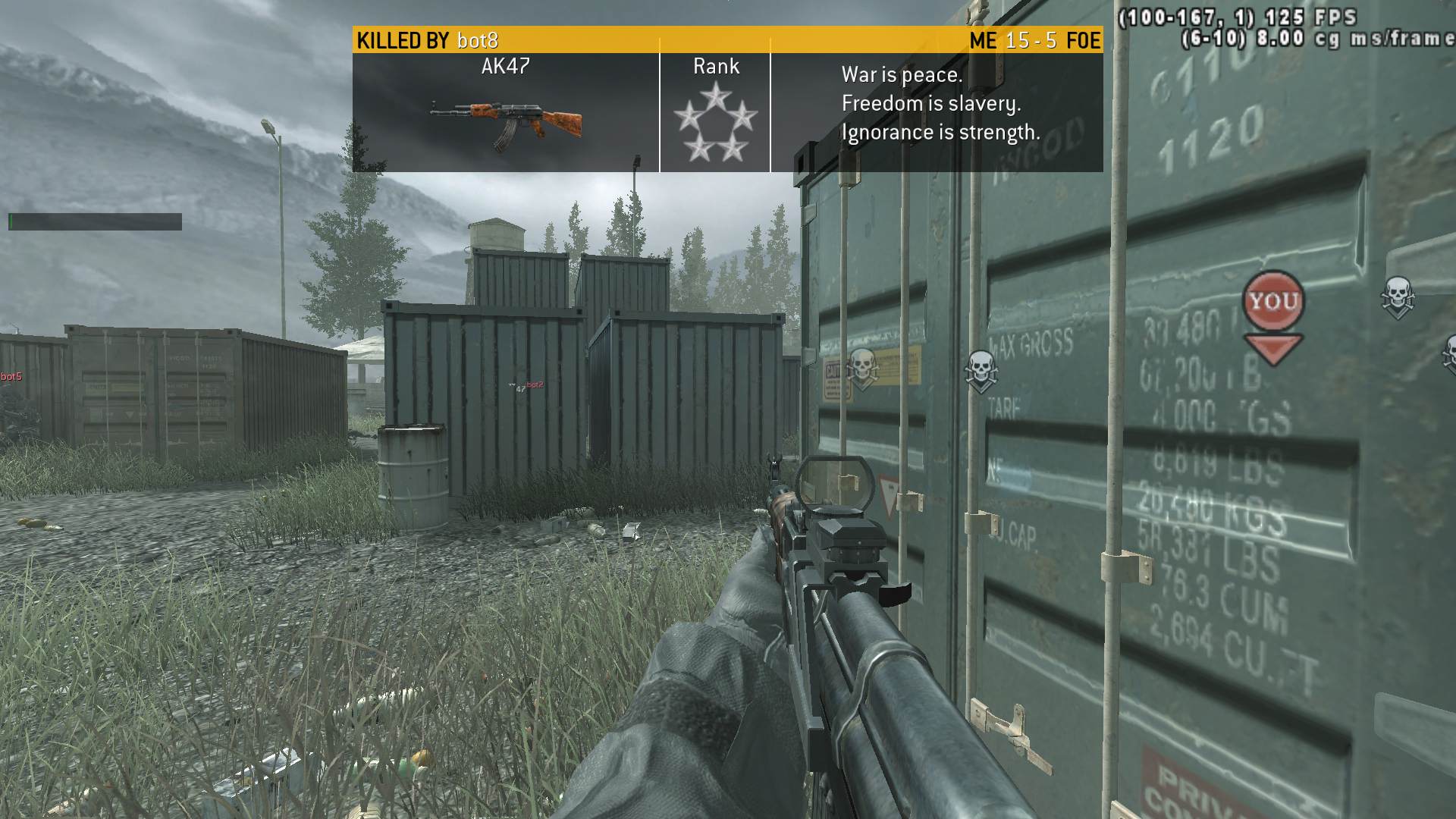Click the AK47 weapon image in the kill panel
Screen dimensions: 1456x819
[506, 123]
